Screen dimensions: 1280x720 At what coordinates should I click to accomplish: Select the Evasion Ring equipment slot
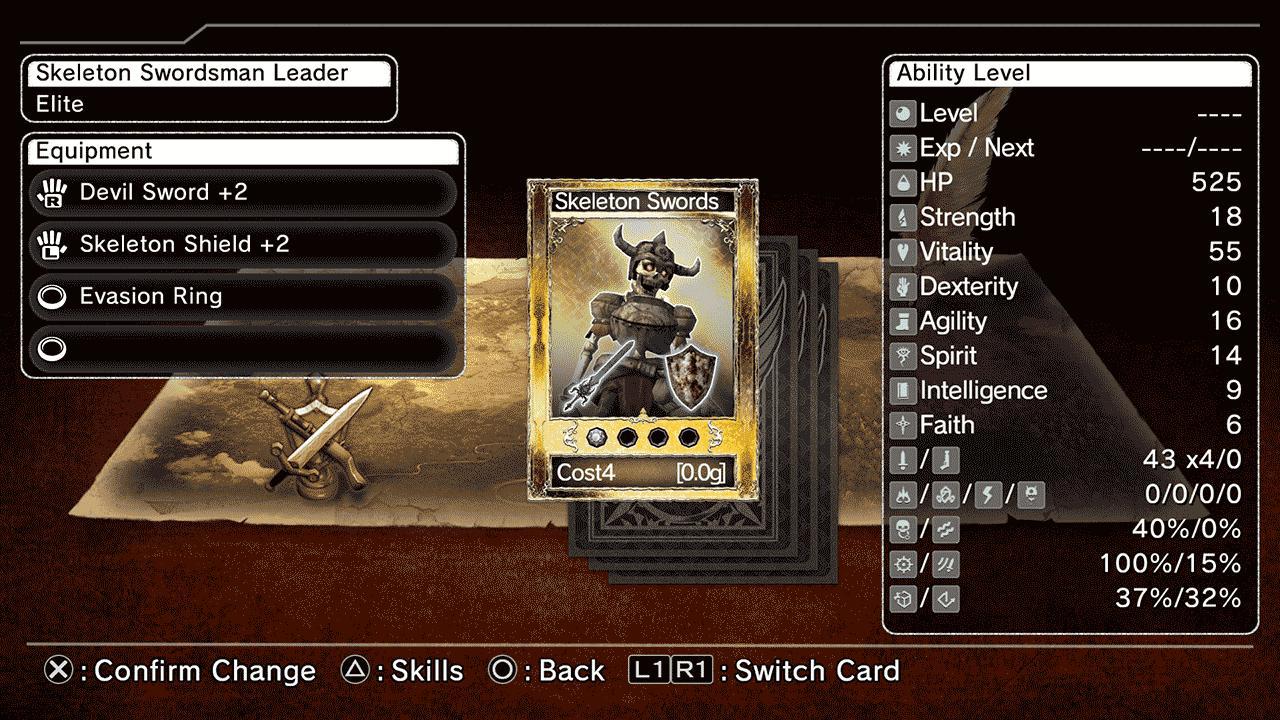tap(240, 297)
